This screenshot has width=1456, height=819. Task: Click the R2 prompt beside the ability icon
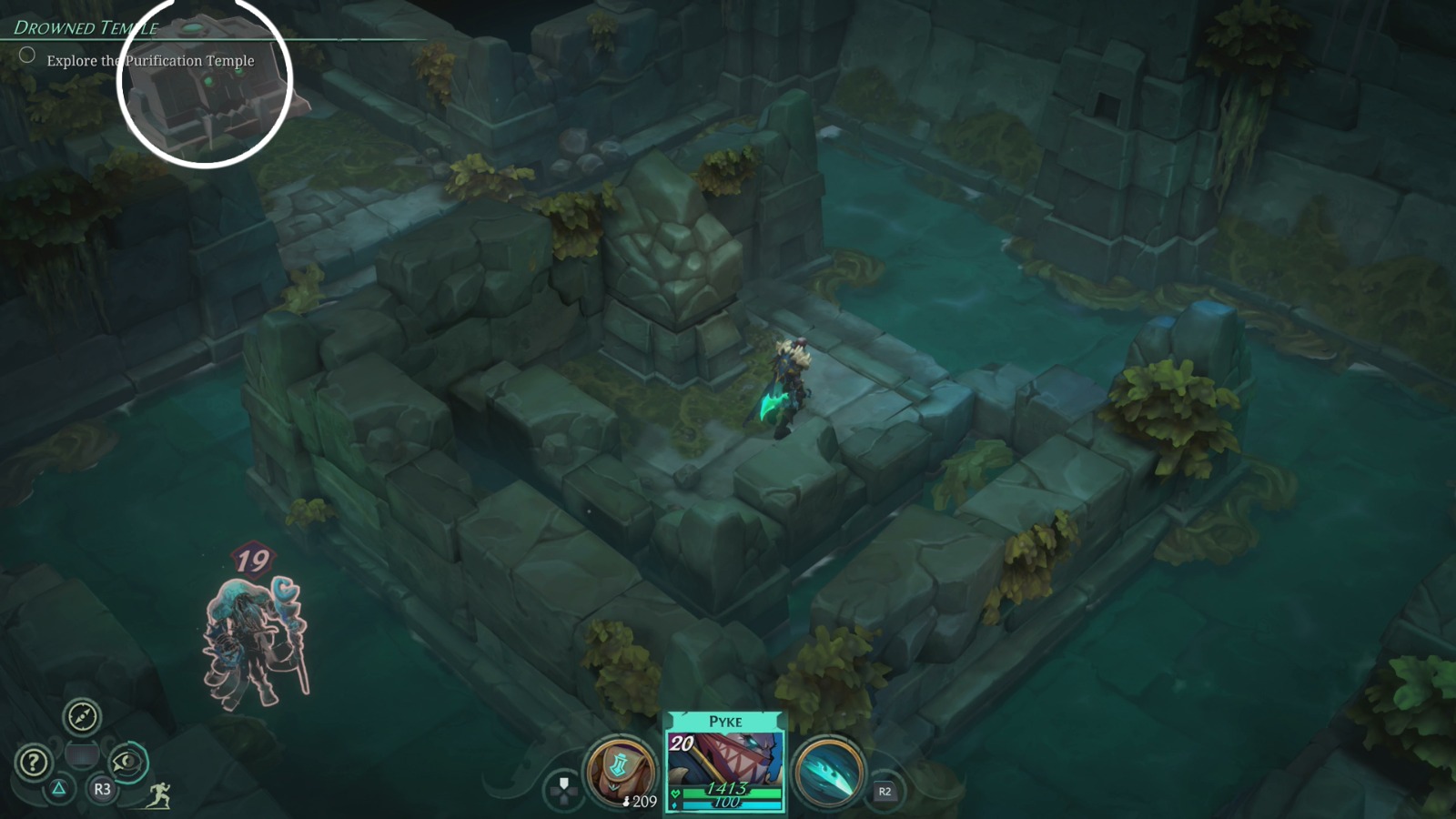[x=885, y=790]
